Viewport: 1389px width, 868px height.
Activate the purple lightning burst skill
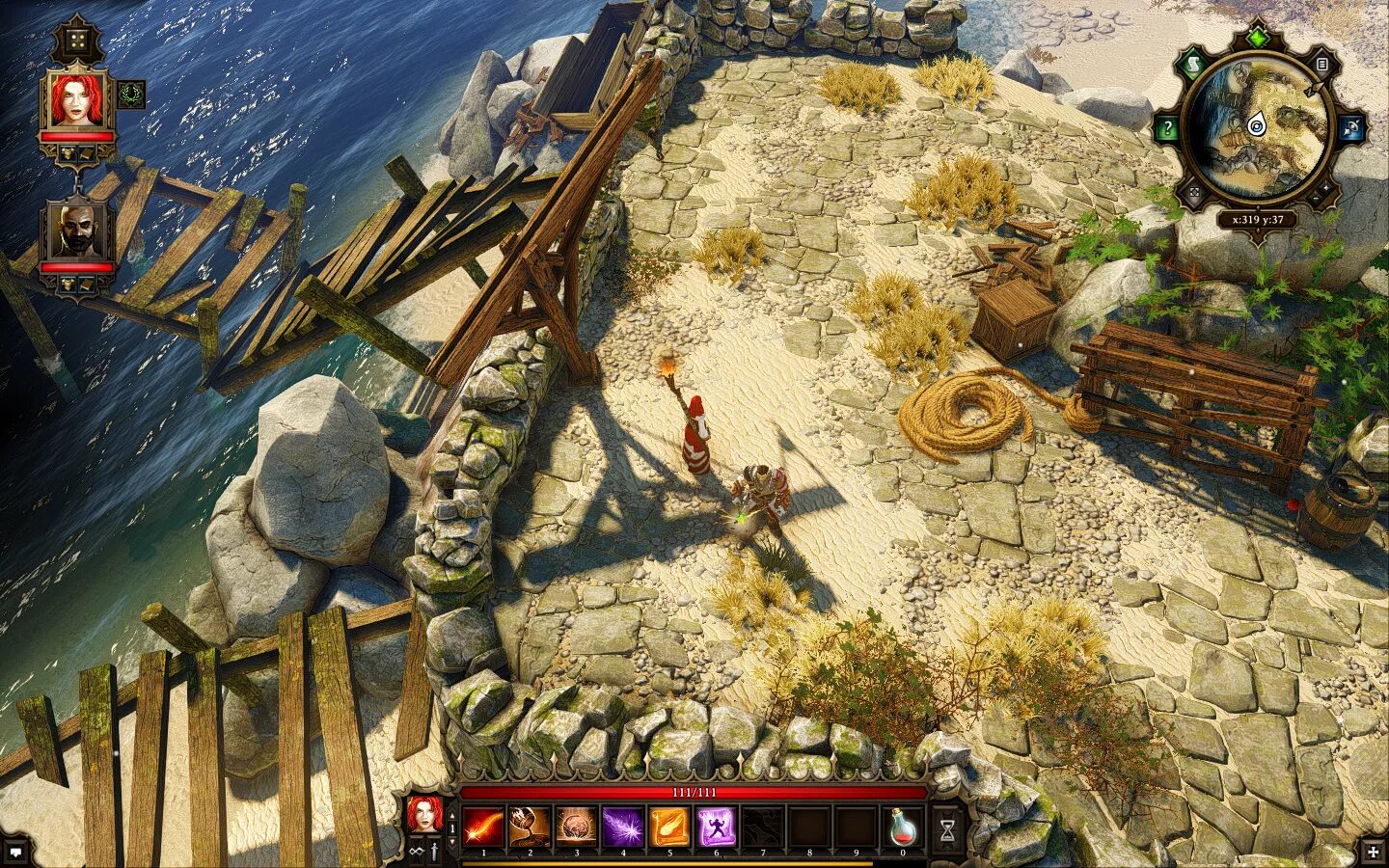622,827
